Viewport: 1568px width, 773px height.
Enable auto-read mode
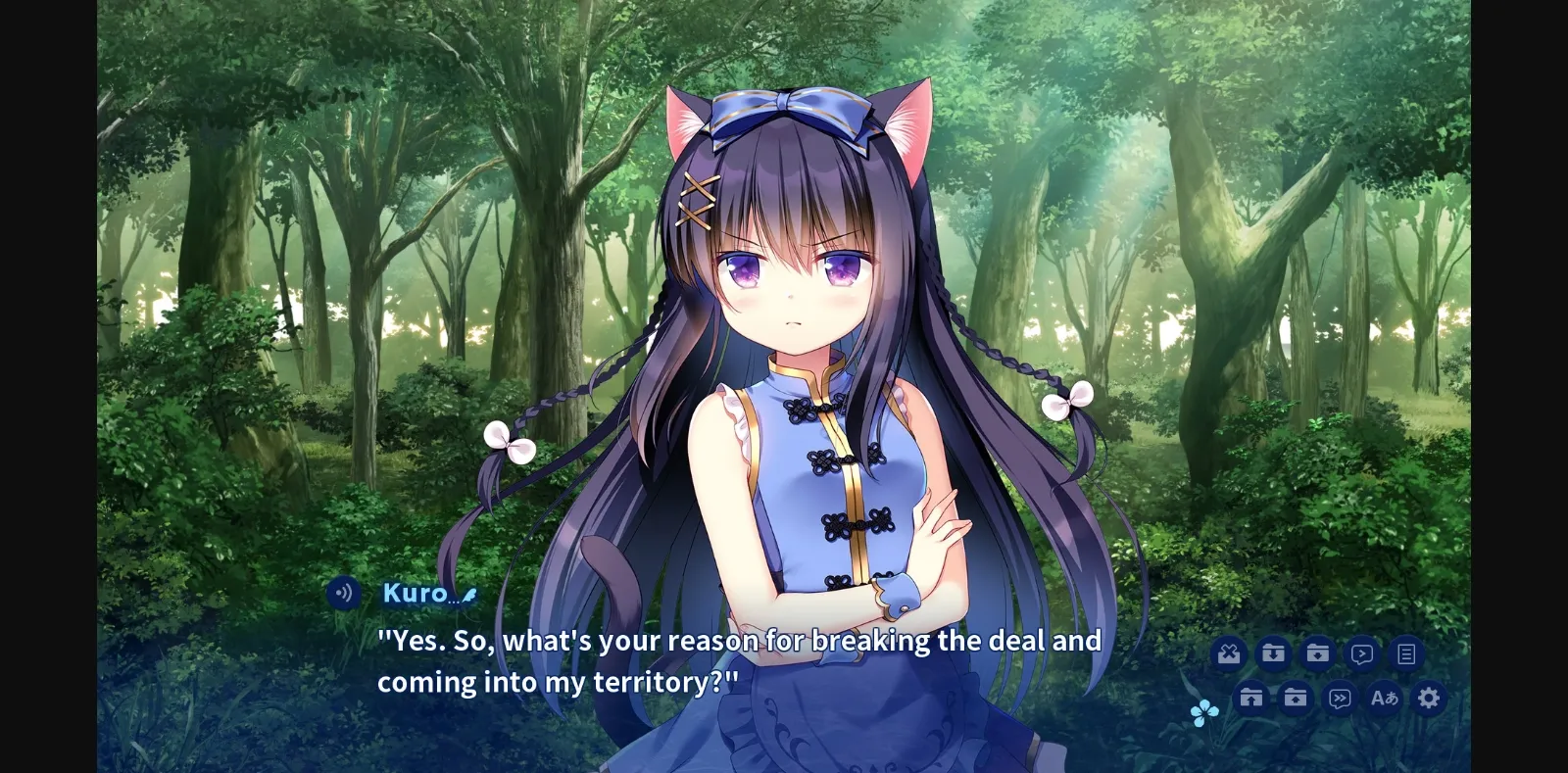(1363, 652)
